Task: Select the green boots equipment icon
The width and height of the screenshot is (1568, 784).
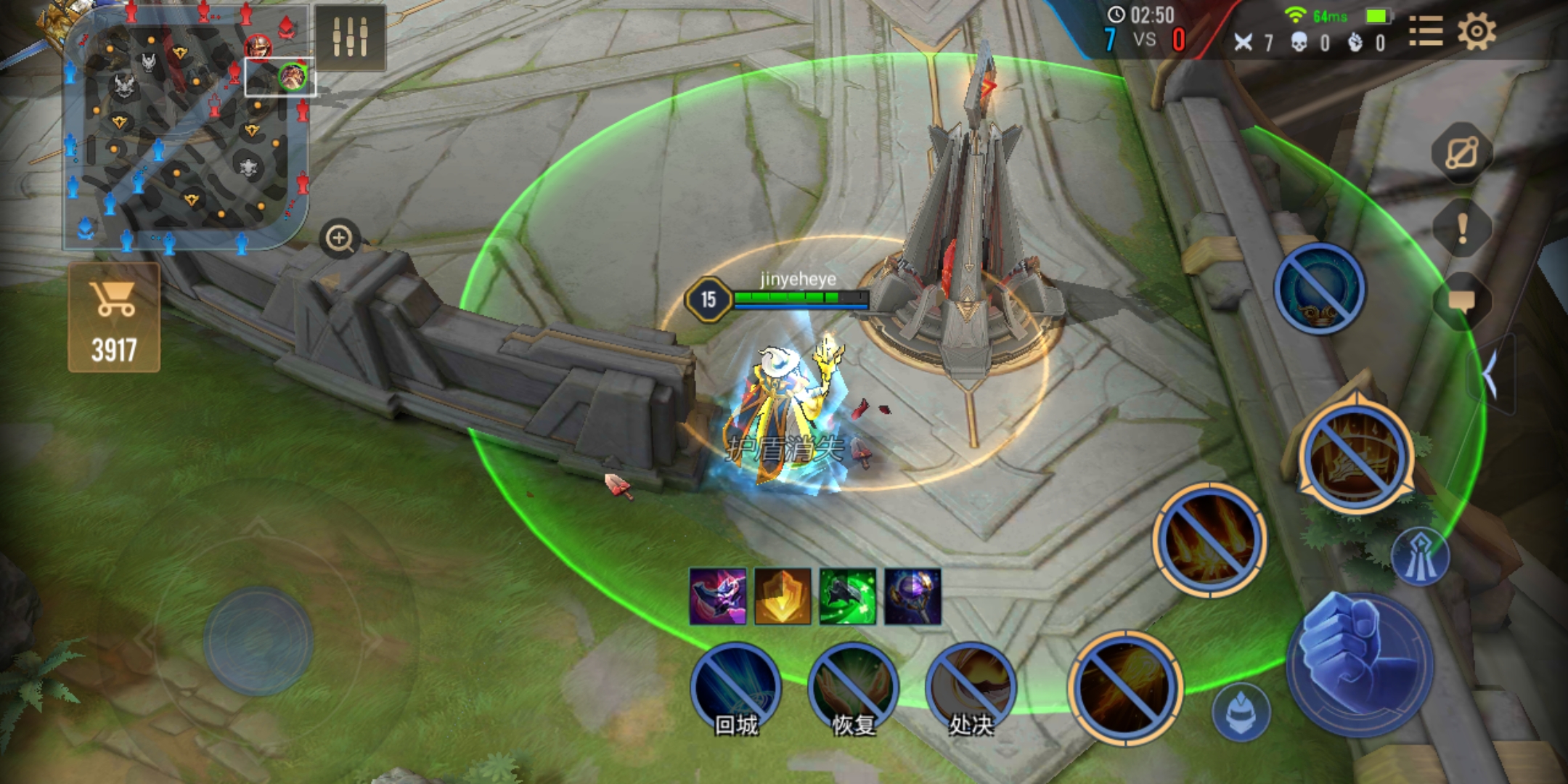Action: tap(847, 597)
